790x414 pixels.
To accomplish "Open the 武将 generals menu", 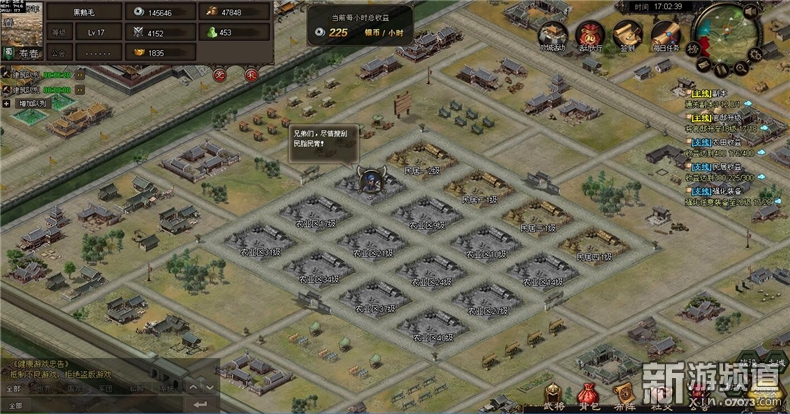I will (x=554, y=398).
